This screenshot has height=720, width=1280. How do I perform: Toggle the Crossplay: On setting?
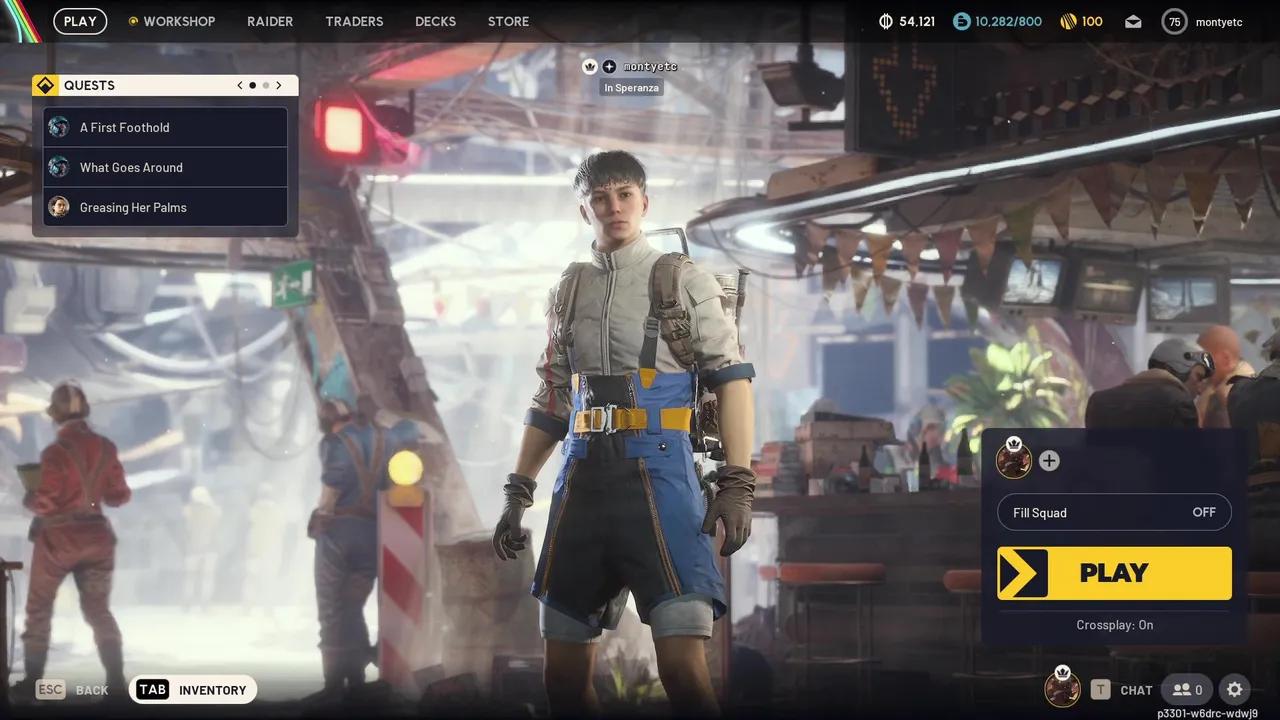pos(1114,624)
